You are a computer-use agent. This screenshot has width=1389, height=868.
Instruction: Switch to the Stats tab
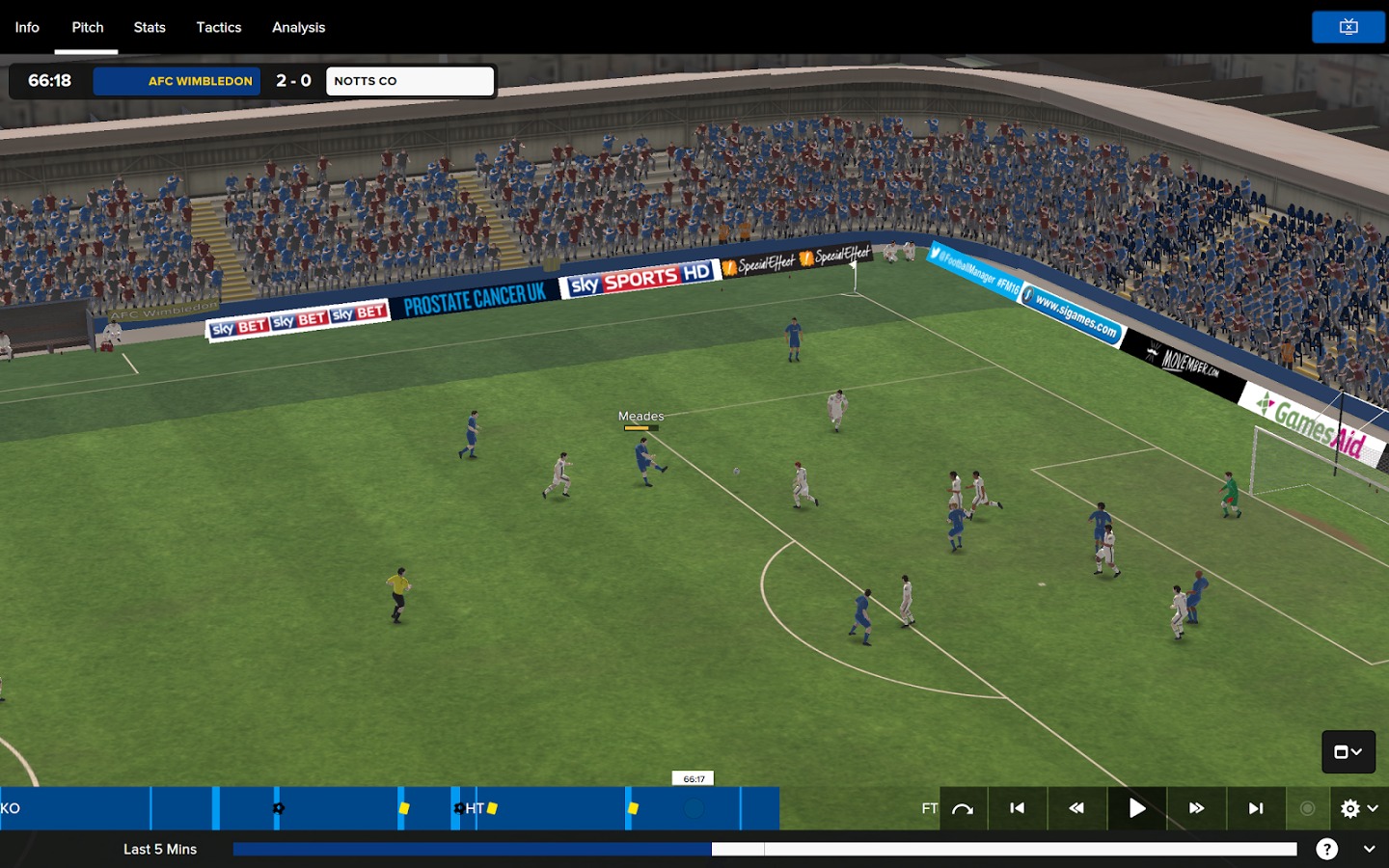coord(150,27)
